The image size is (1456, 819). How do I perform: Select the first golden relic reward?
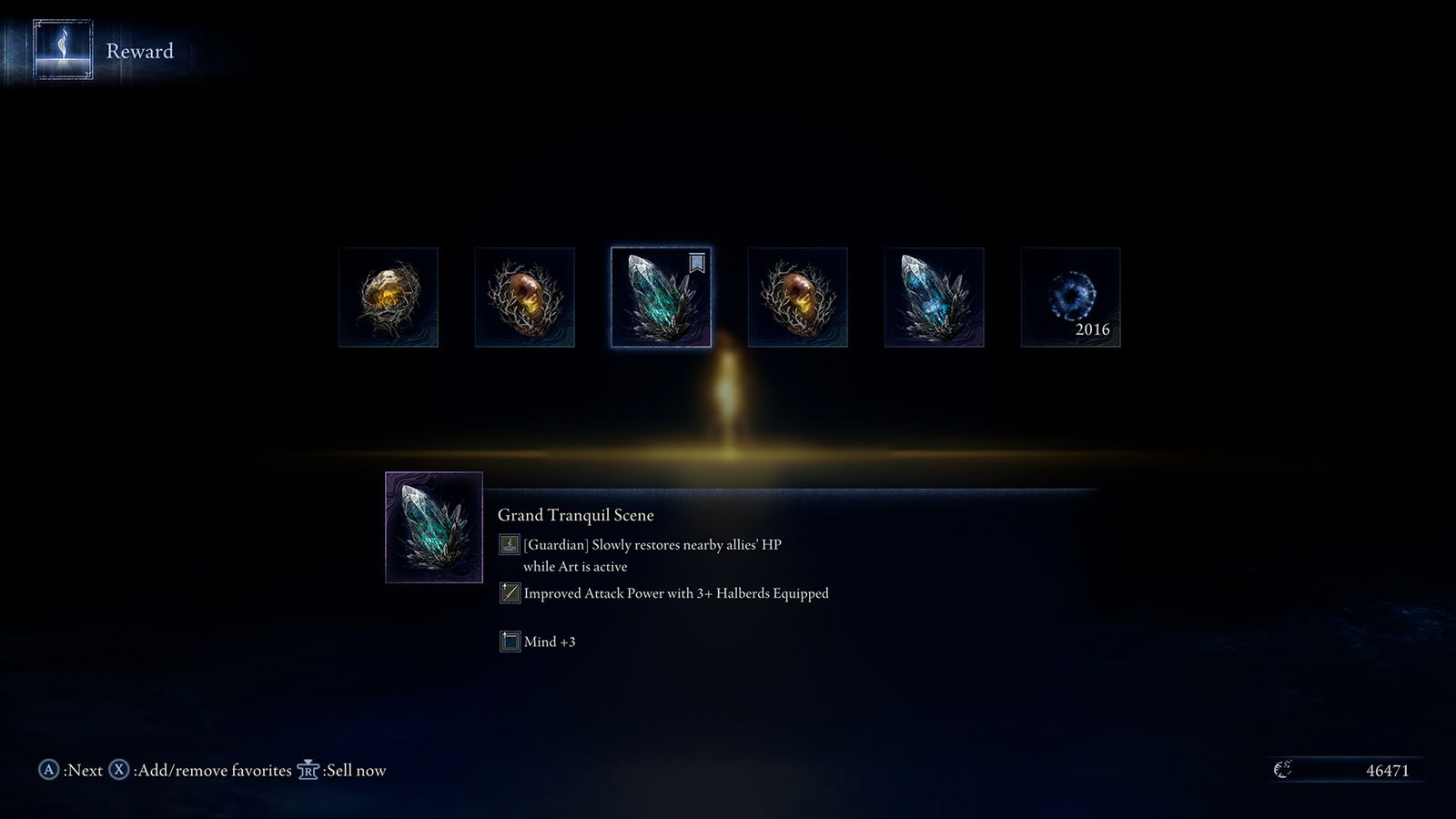click(x=387, y=298)
